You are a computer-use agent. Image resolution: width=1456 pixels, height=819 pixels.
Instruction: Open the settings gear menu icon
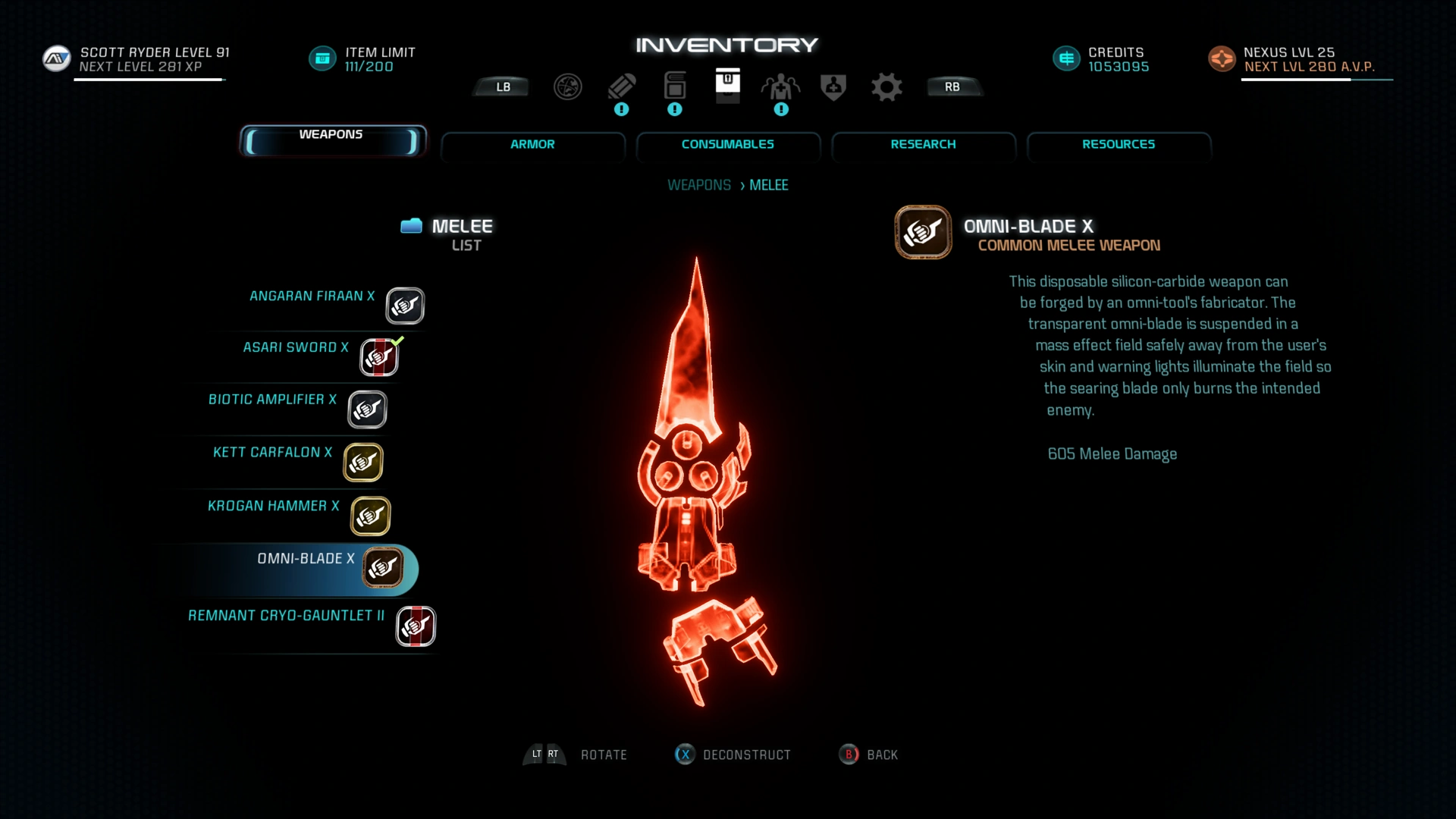886,87
